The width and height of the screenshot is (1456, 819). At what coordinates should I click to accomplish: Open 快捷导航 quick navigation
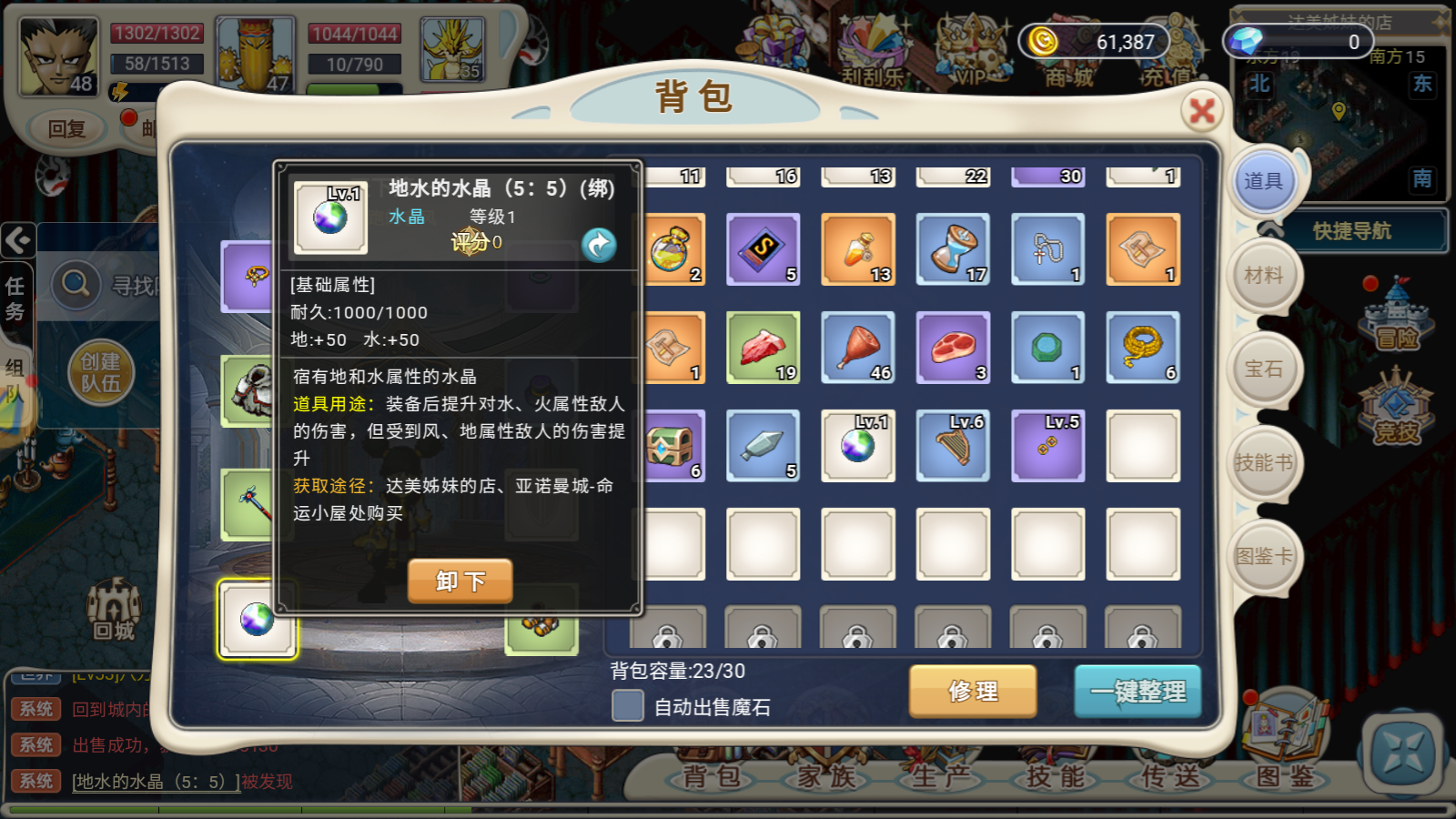pos(1351,231)
